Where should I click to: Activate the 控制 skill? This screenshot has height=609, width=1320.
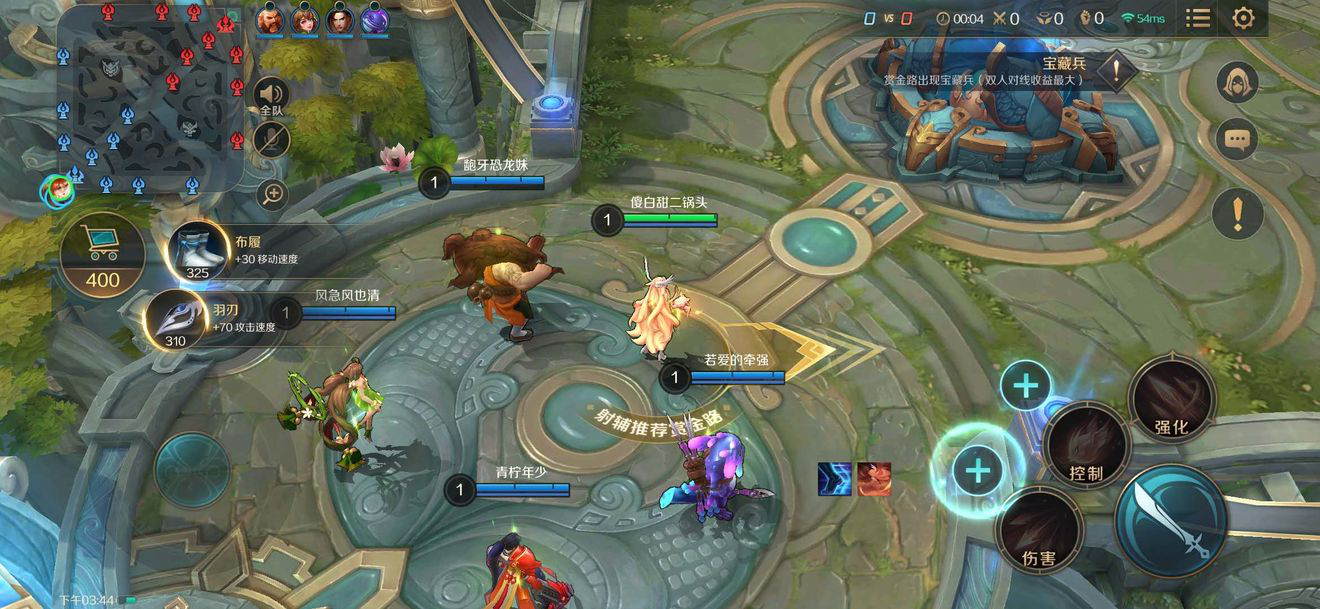pyautogui.click(x=1086, y=446)
